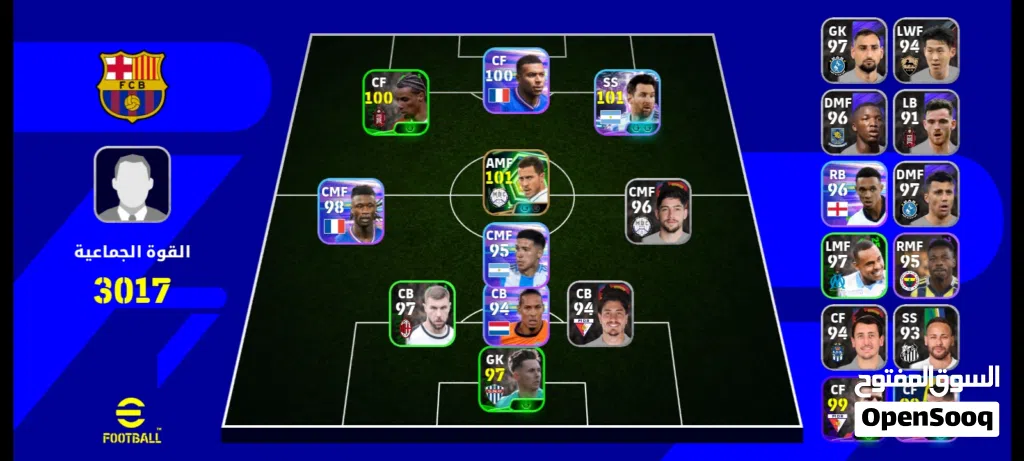Screen dimensions: 1024x461
Task: Select the CB 97 defender card
Action: tap(422, 314)
